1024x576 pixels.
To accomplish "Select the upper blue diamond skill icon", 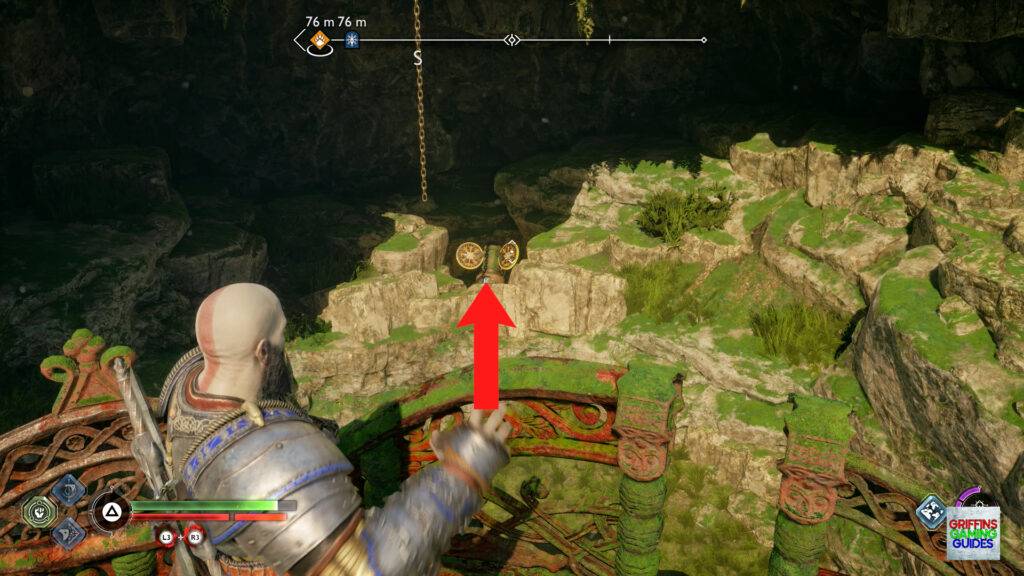I will [67, 490].
